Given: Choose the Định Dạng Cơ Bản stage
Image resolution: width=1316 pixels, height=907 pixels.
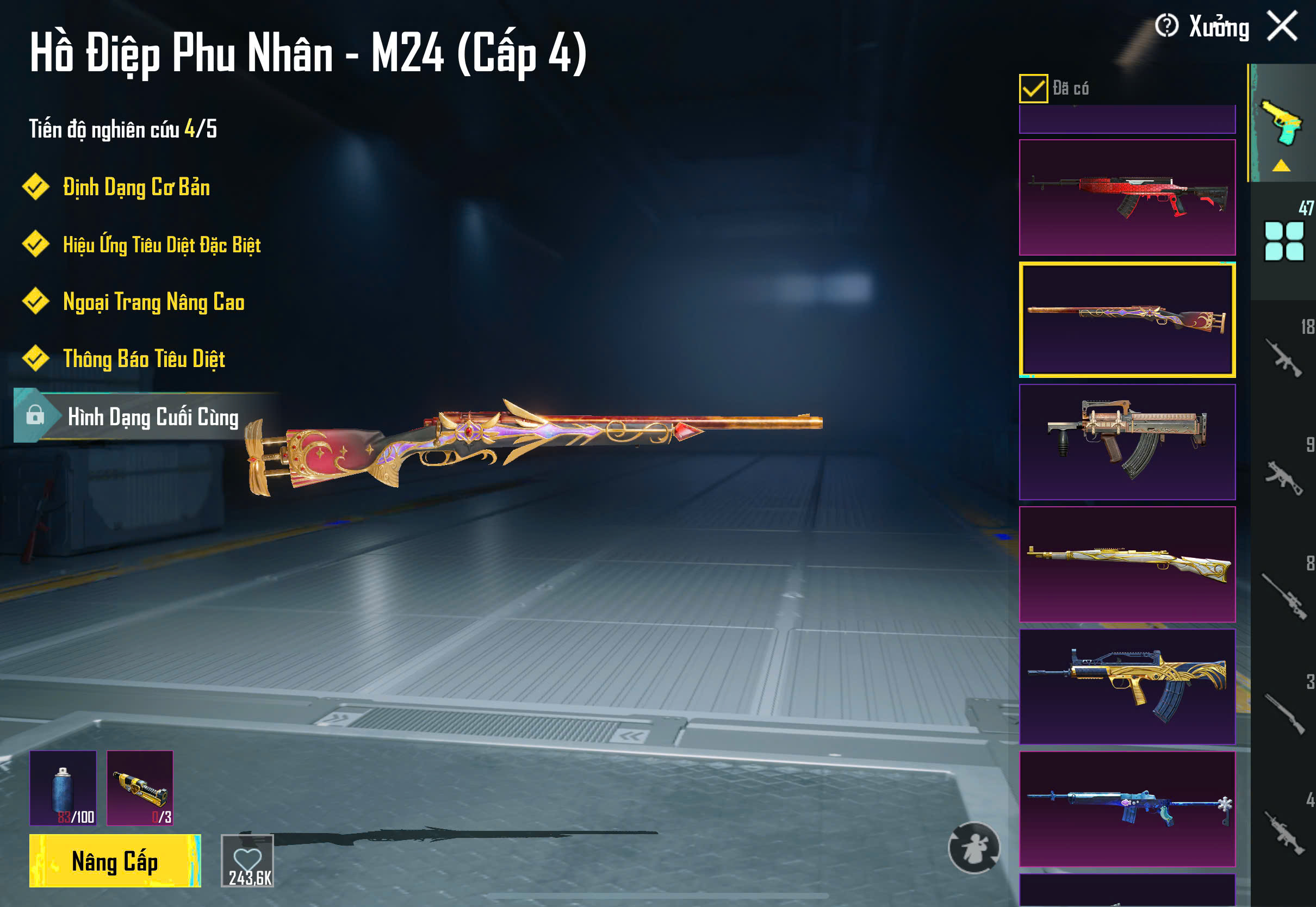Looking at the screenshot, I should 136,188.
